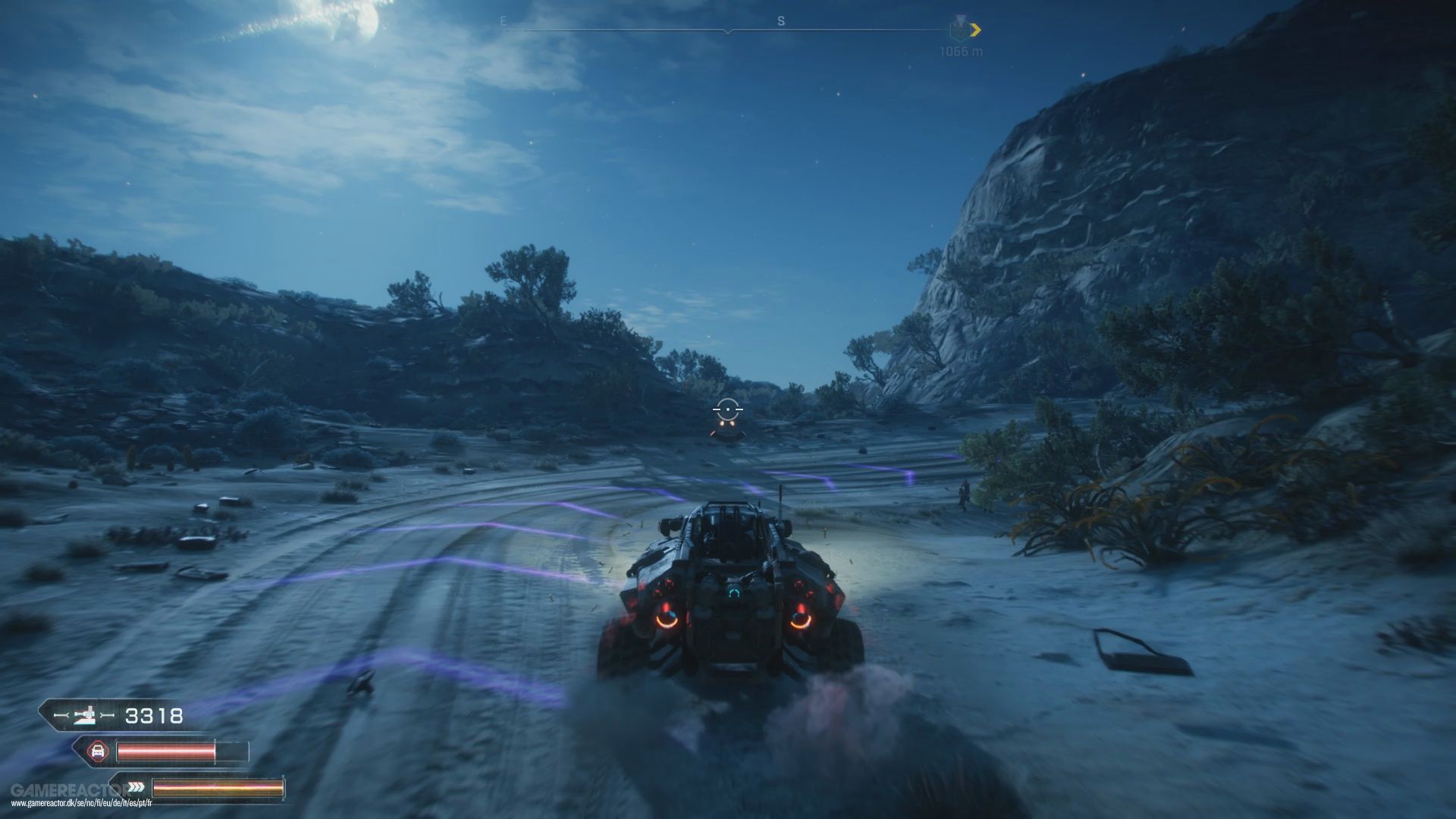
Task: Select the E marker on the compass bar
Action: [x=503, y=20]
